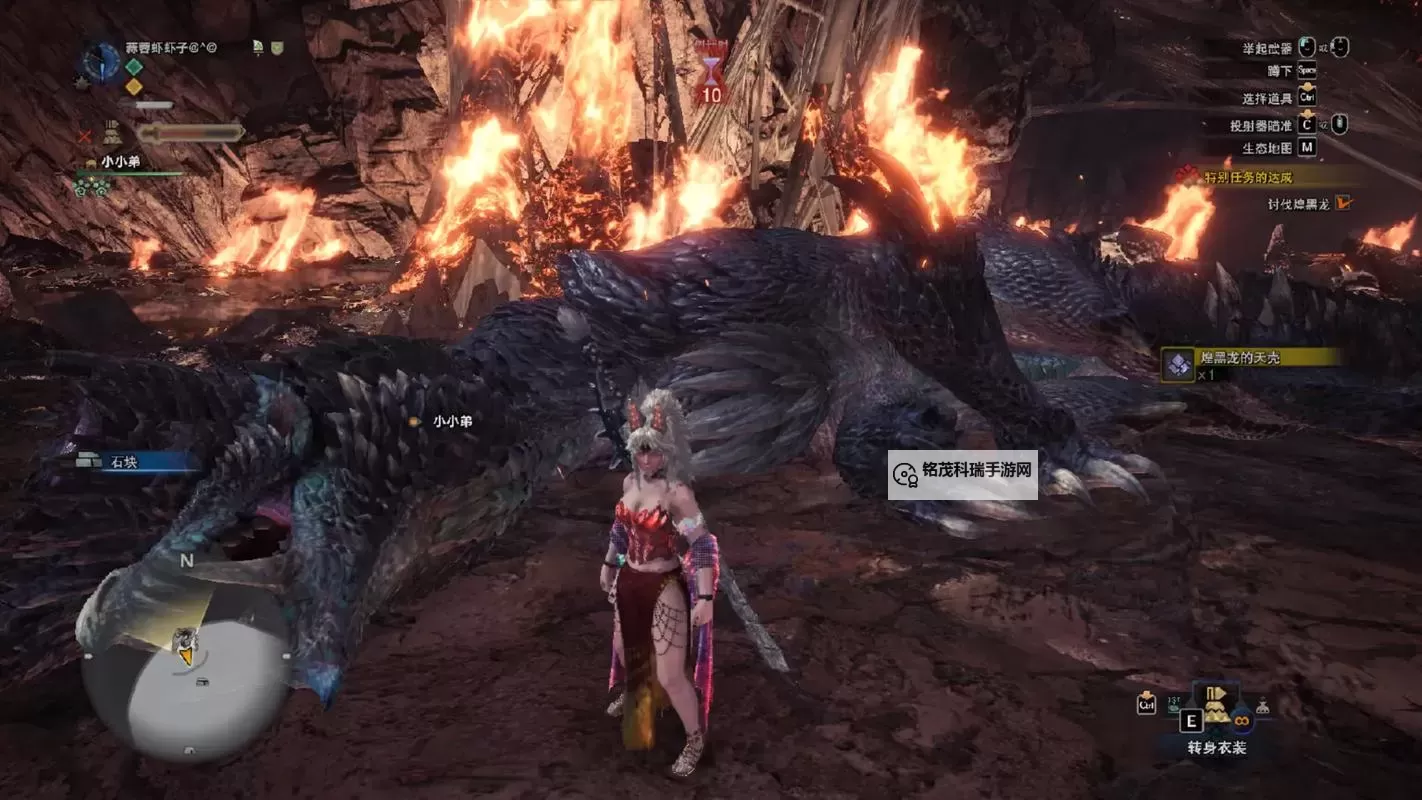Click the 铭茂科瑞手游网 watermark overlay
1422x800 pixels.
(962, 474)
